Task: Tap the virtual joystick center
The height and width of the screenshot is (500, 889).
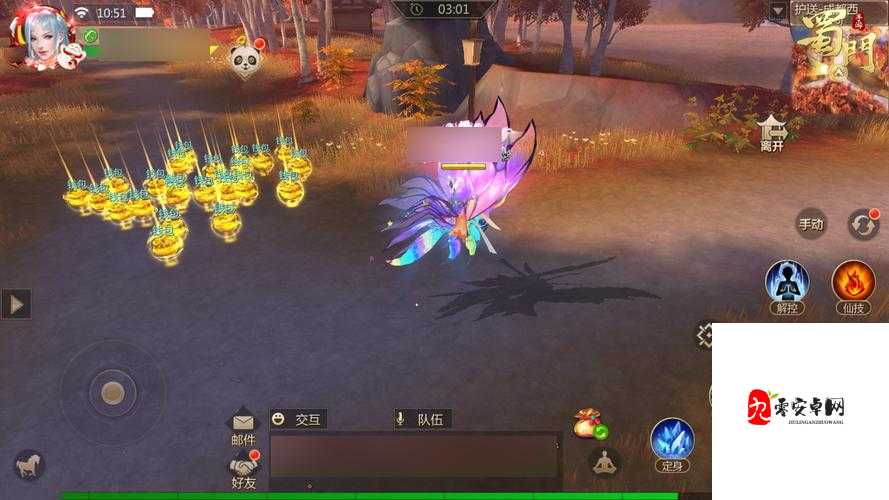Action: tap(113, 393)
